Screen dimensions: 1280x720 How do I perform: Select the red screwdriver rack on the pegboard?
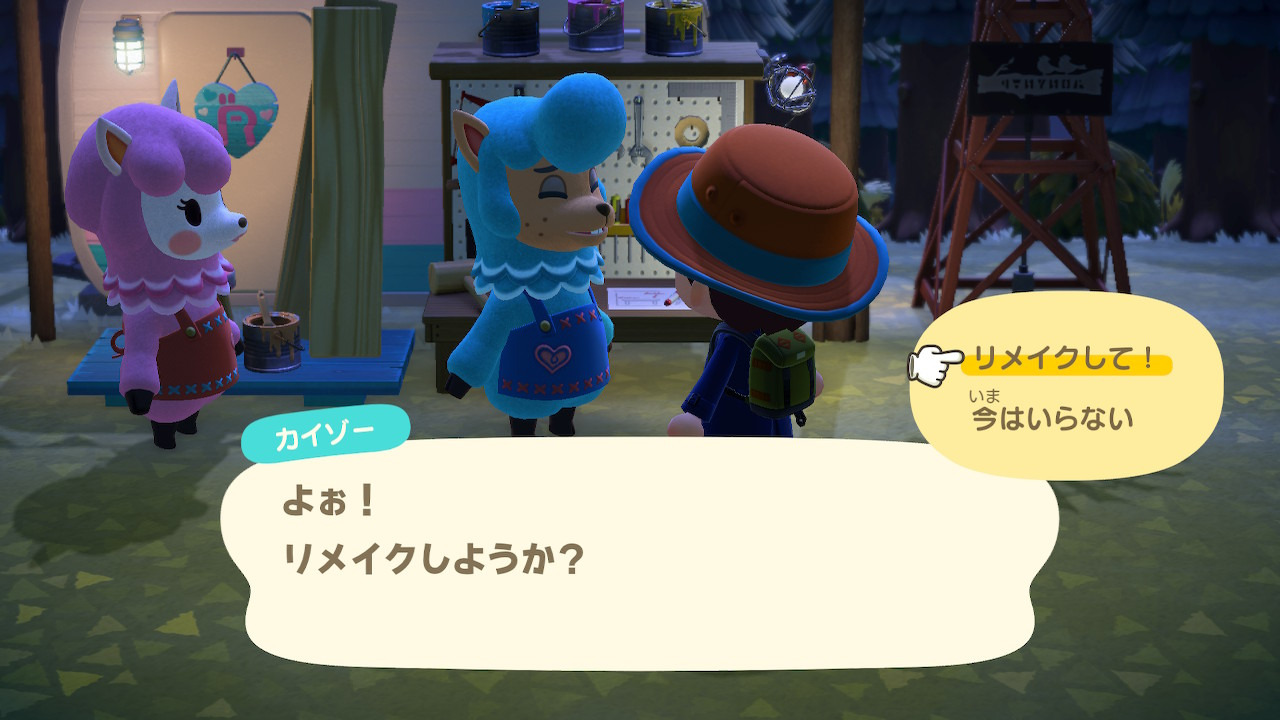tap(473, 100)
